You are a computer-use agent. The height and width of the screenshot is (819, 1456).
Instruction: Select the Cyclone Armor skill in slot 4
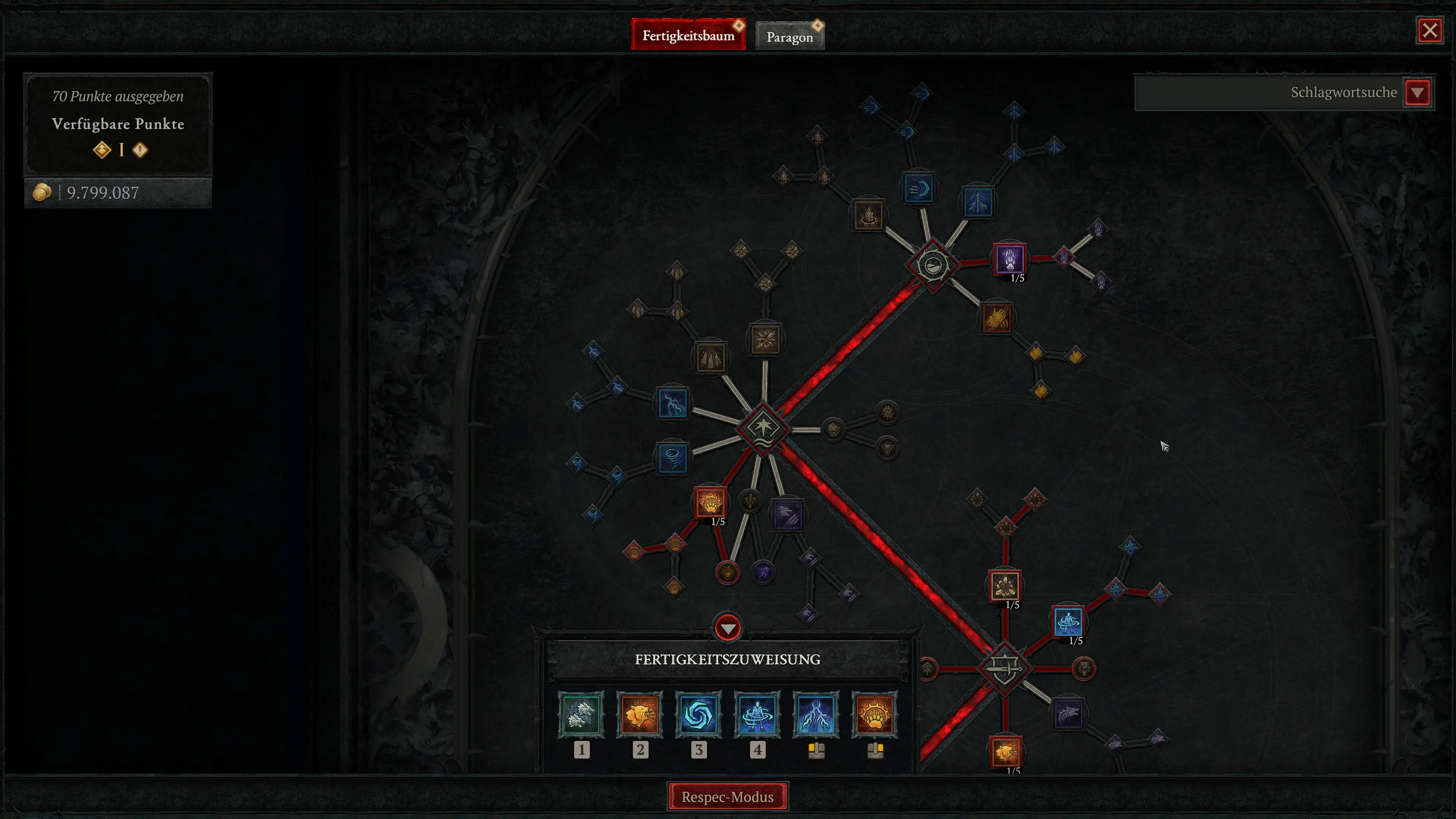[x=758, y=715]
